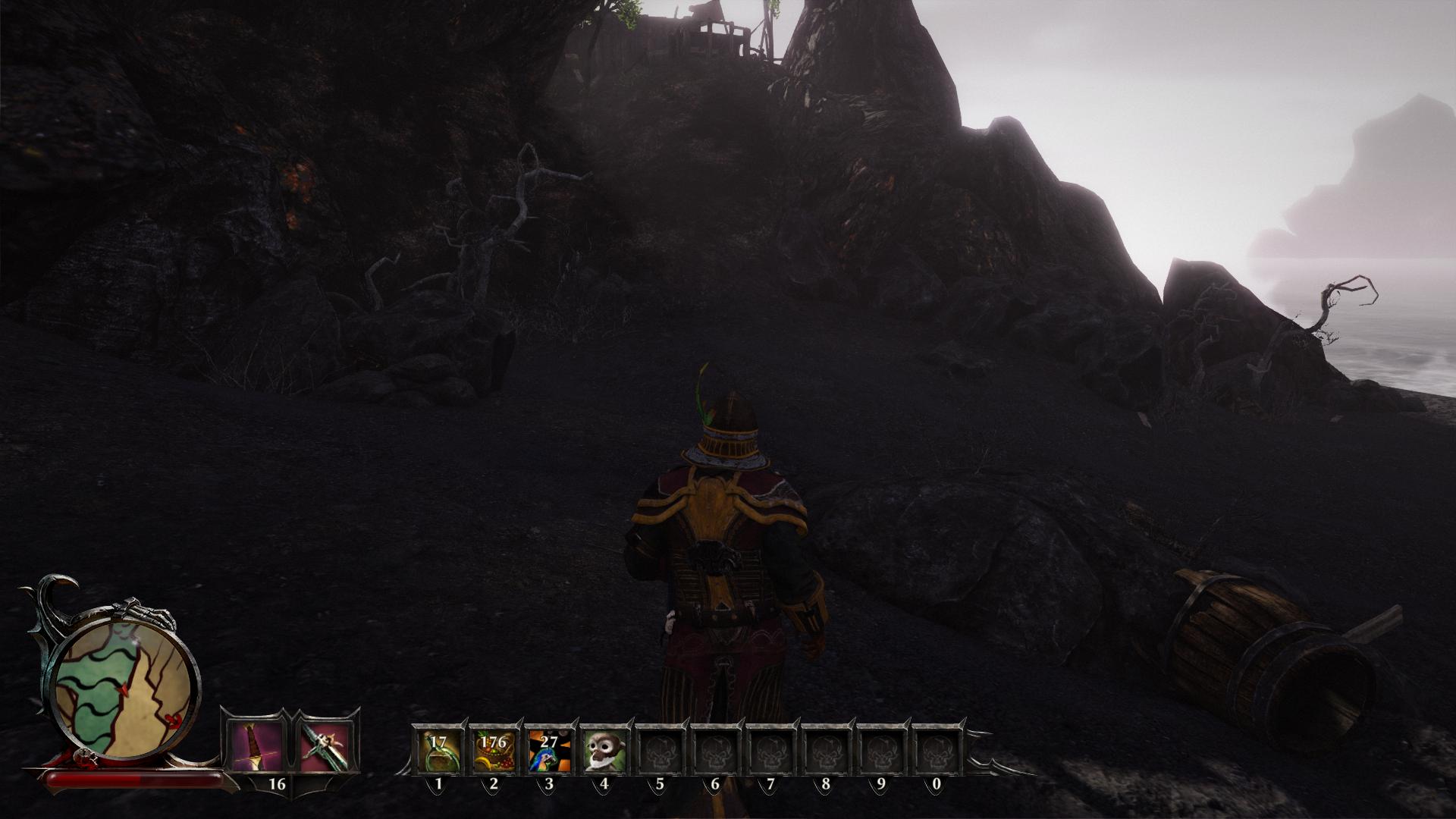Use the fruit basket provisions in slot 2
Screen dimensions: 1456x819
tap(494, 750)
